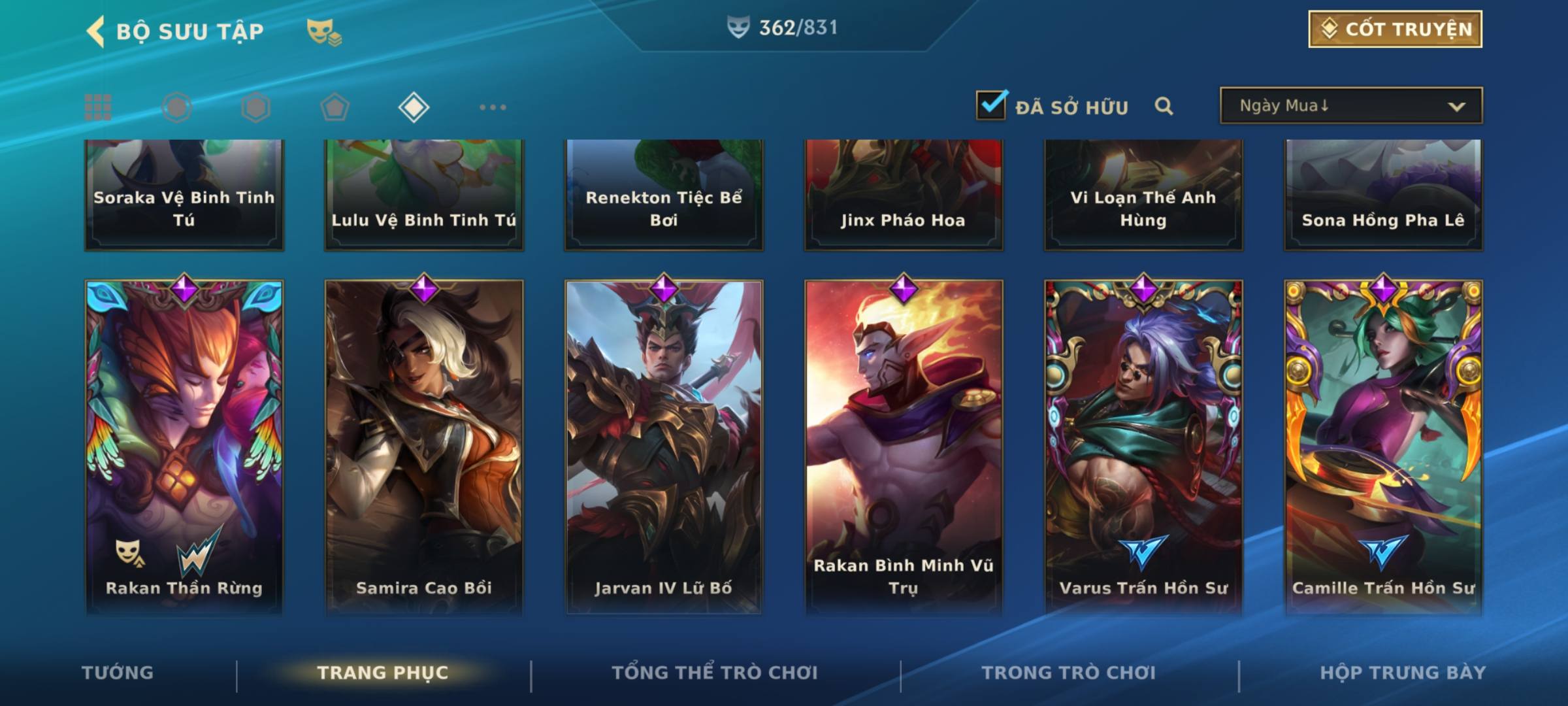Switch to Tổng Thể Trò Chơi tab
The height and width of the screenshot is (706, 1568).
point(714,673)
